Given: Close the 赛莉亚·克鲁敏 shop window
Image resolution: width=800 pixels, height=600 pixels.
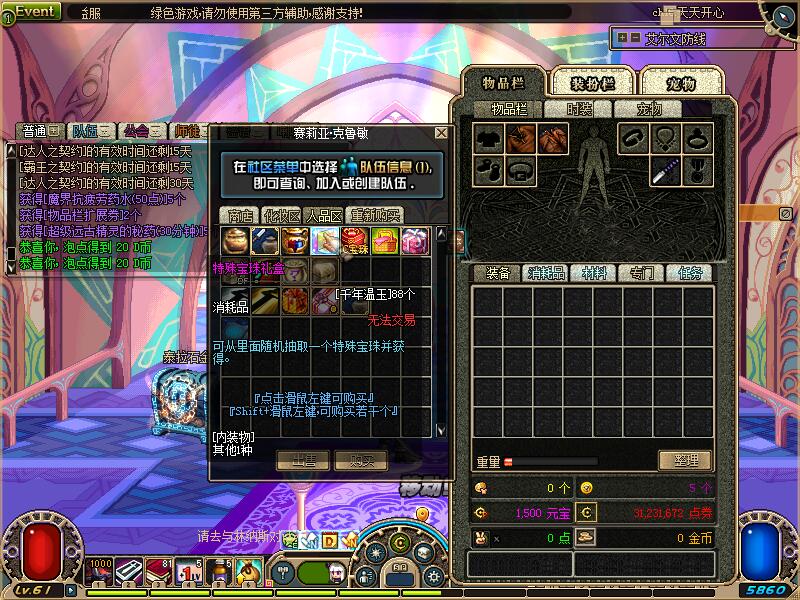Looking at the screenshot, I should tap(441, 132).
